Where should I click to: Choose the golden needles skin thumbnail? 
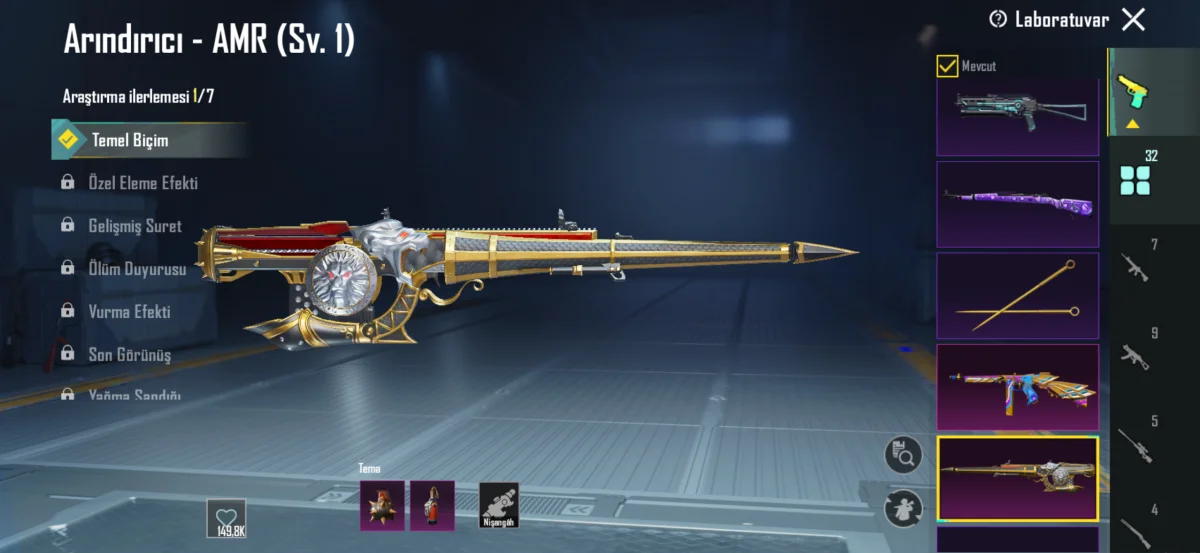pos(1017,296)
